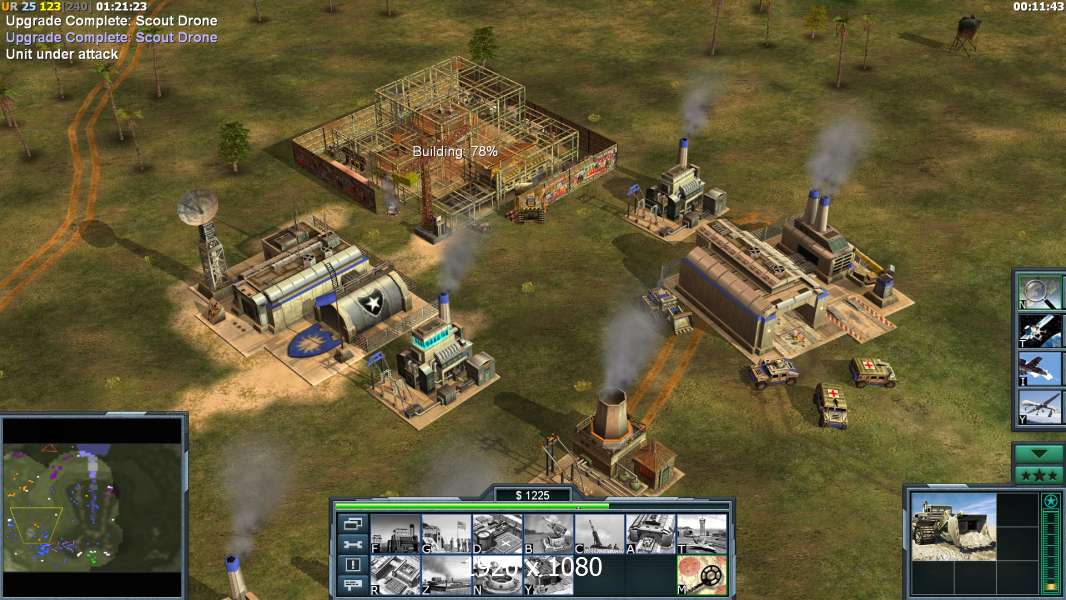Build the airfield marked T
This screenshot has width=1066, height=600.
(x=701, y=534)
